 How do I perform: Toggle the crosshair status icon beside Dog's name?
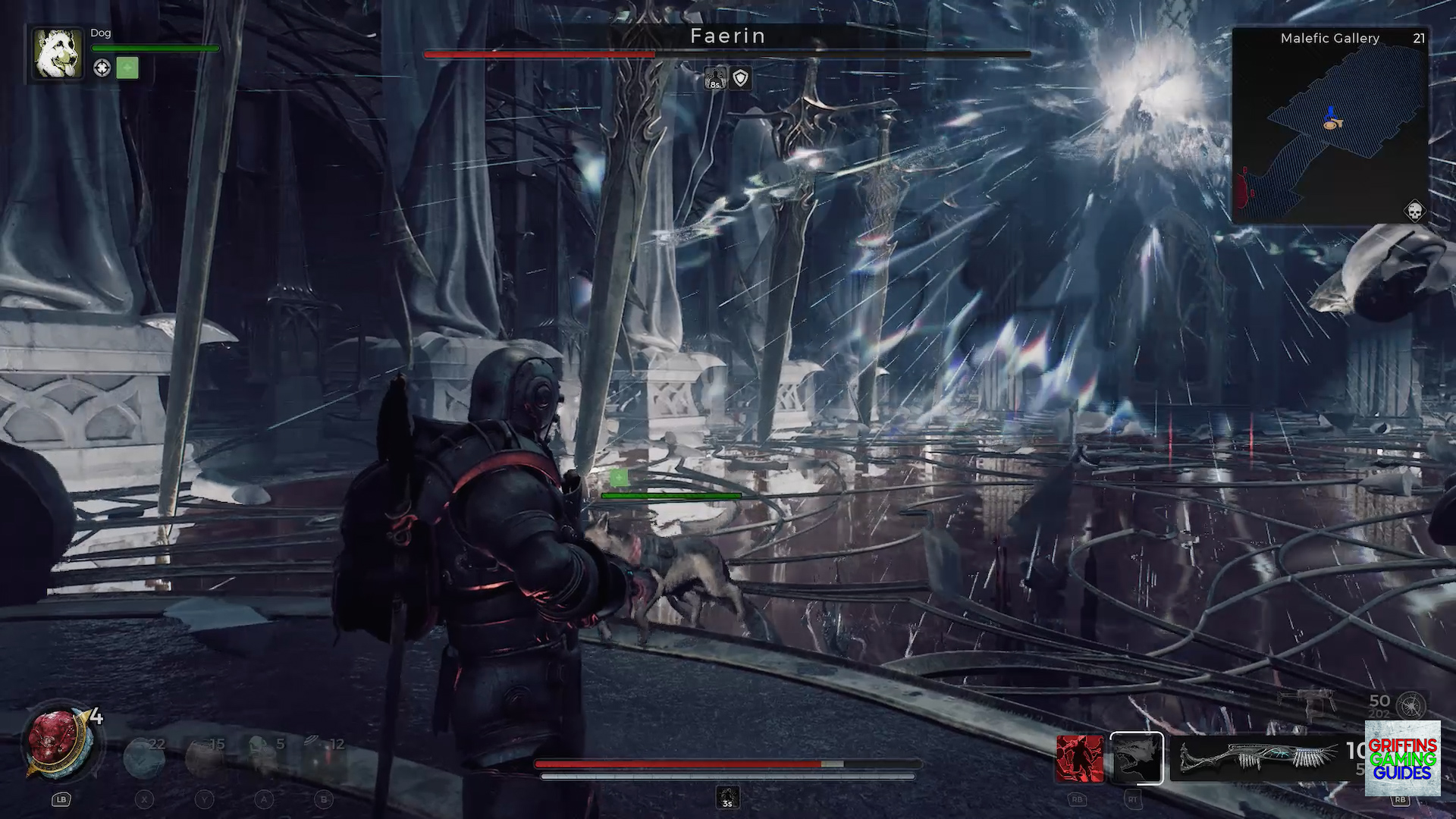[104, 67]
